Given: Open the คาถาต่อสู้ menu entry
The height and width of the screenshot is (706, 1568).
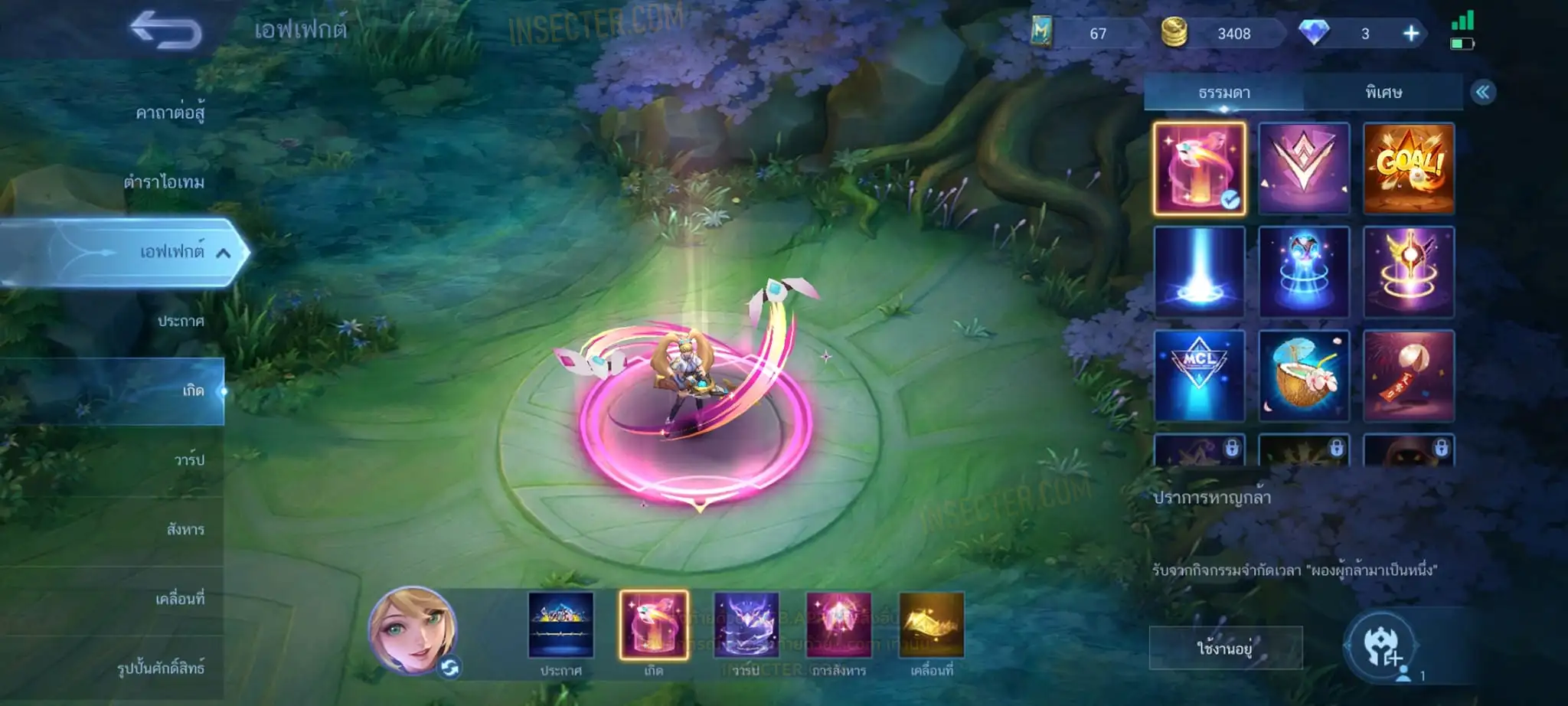Looking at the screenshot, I should [x=170, y=113].
